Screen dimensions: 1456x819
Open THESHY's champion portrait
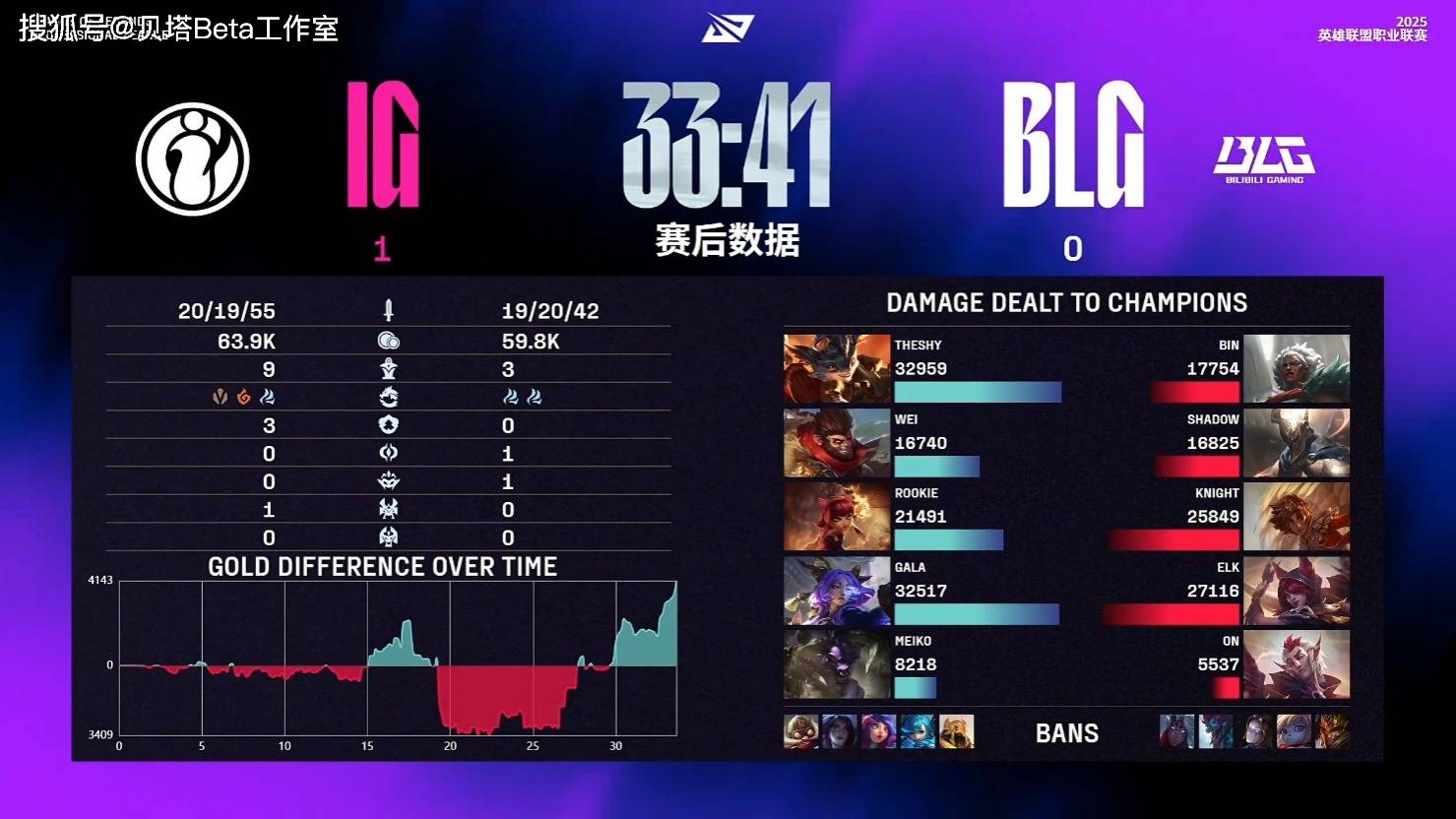point(836,368)
